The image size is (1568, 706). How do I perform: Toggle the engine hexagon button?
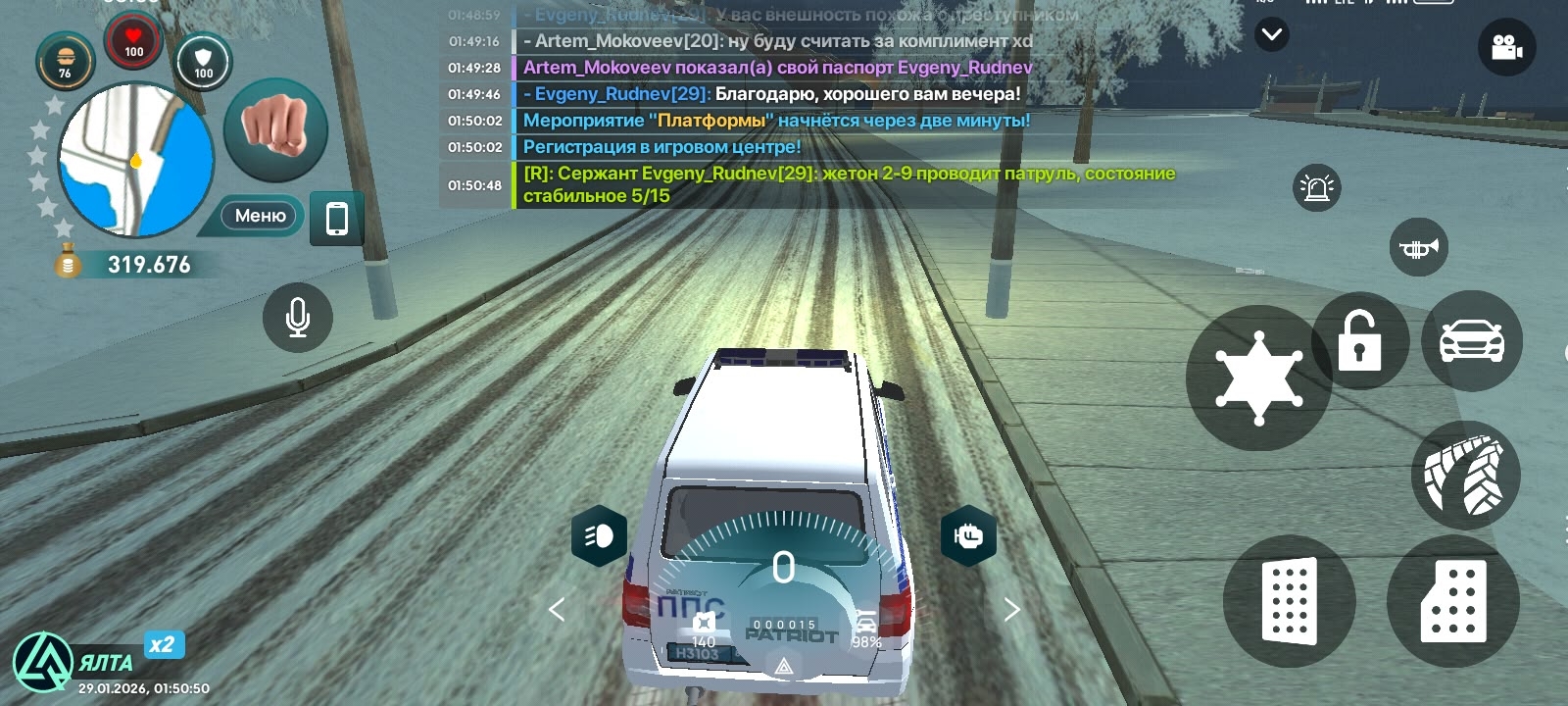968,535
